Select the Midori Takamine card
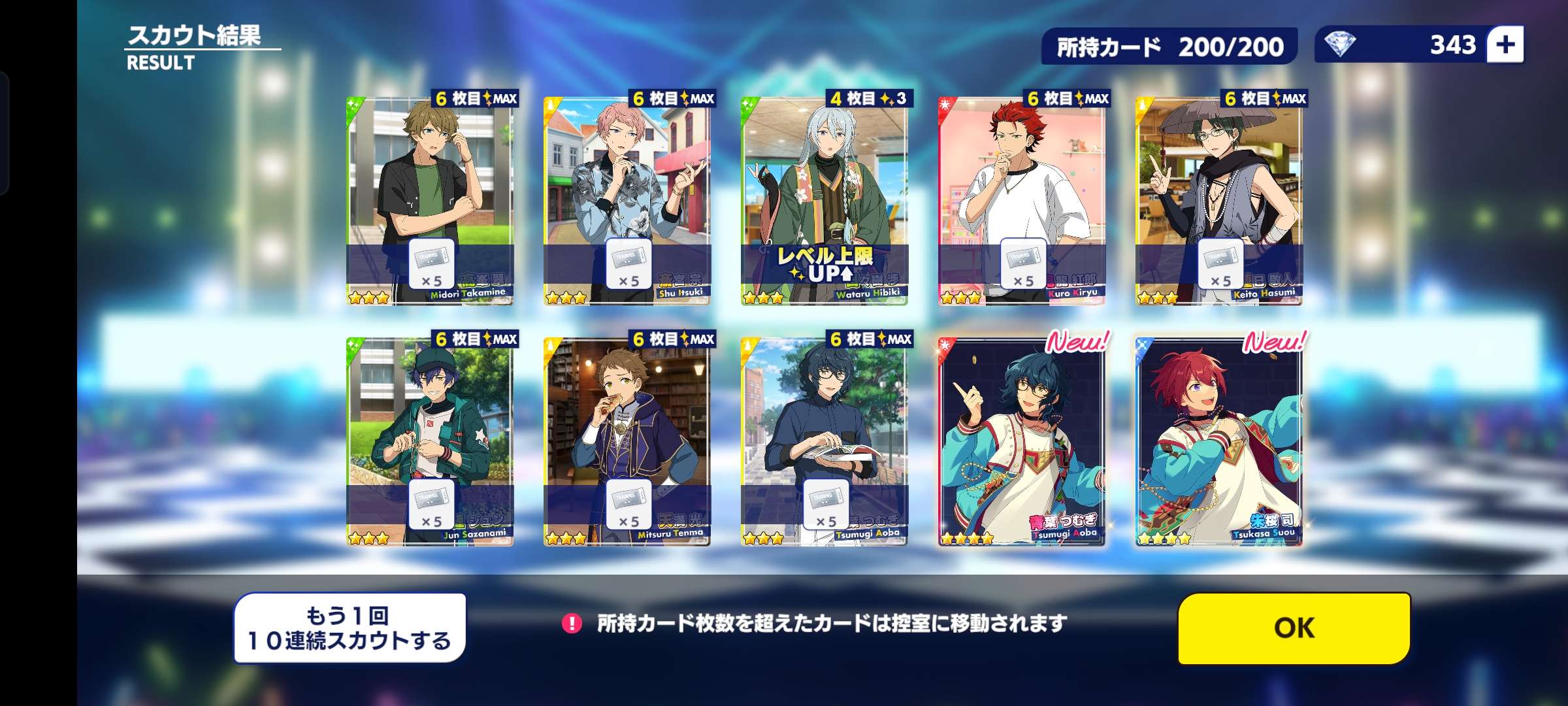 [x=430, y=201]
